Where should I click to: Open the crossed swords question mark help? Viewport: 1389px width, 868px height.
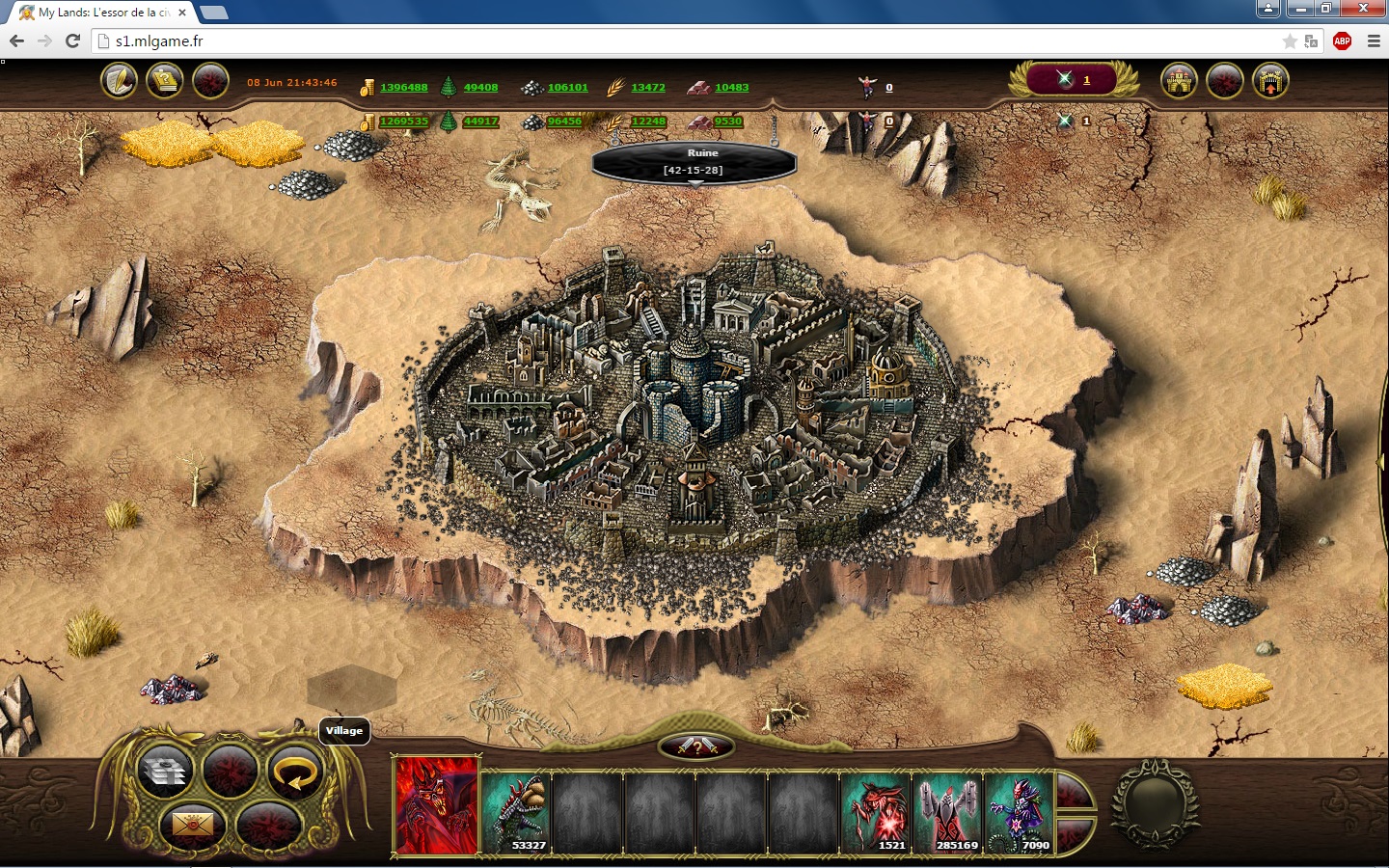pos(696,746)
